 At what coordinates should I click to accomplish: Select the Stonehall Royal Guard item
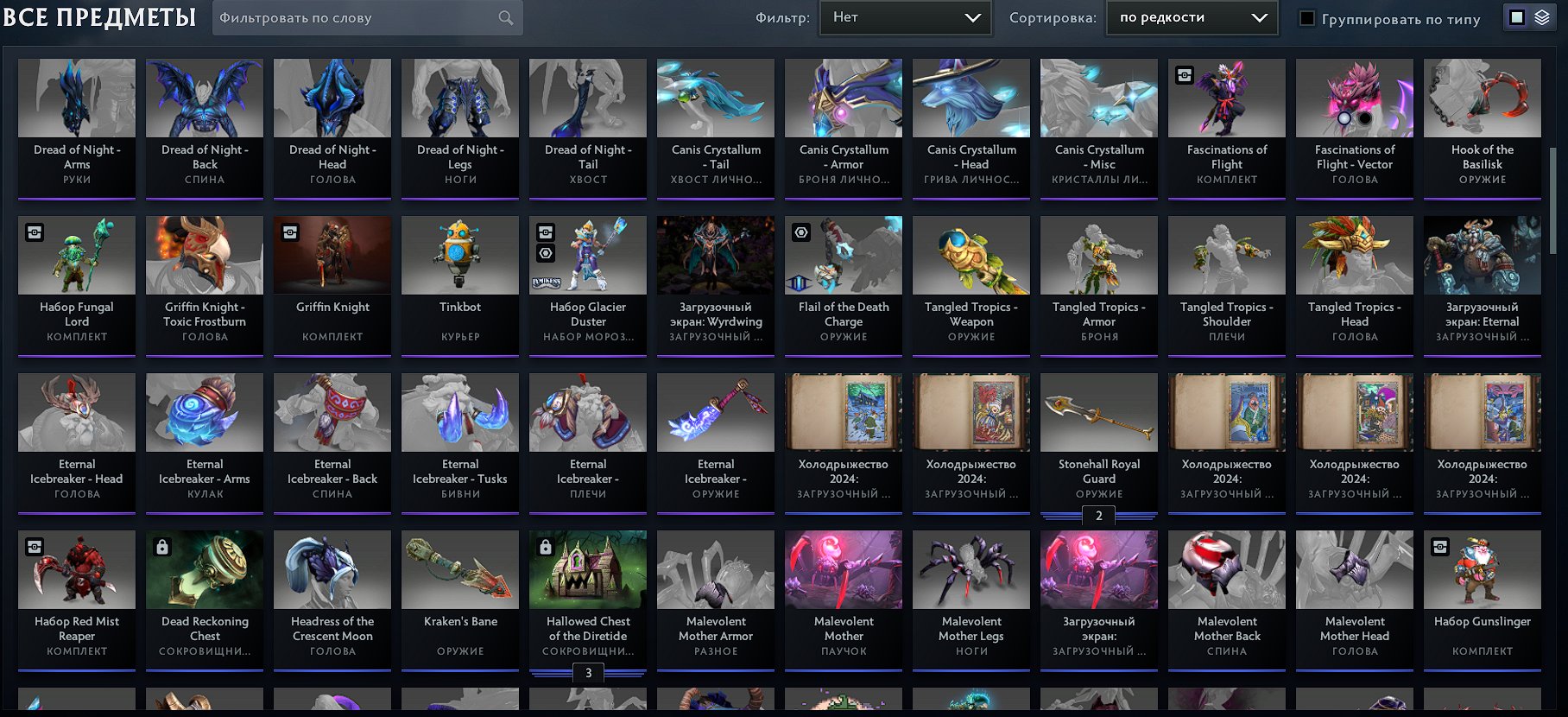pos(1098,413)
